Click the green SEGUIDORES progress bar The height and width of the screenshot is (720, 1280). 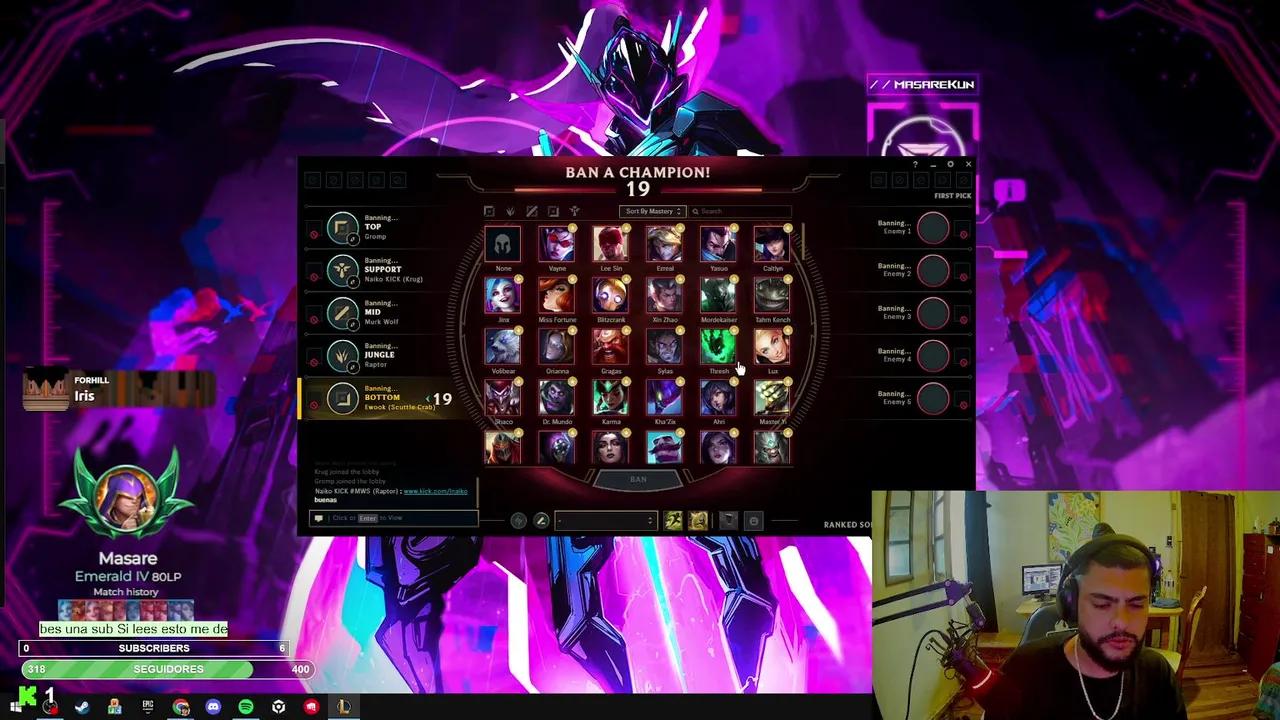pos(168,668)
